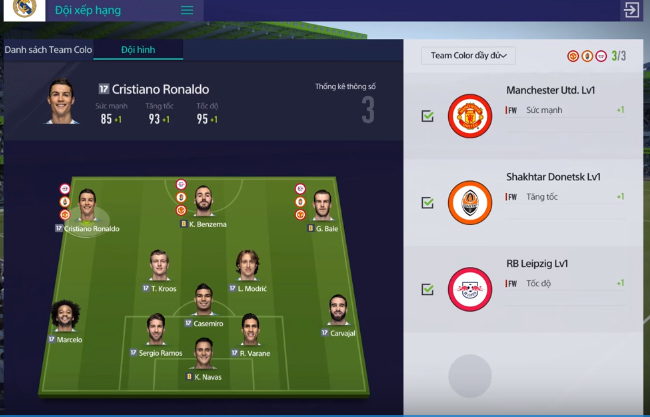Select T. Kroos in midfield
This screenshot has height=417, width=650.
(x=159, y=266)
